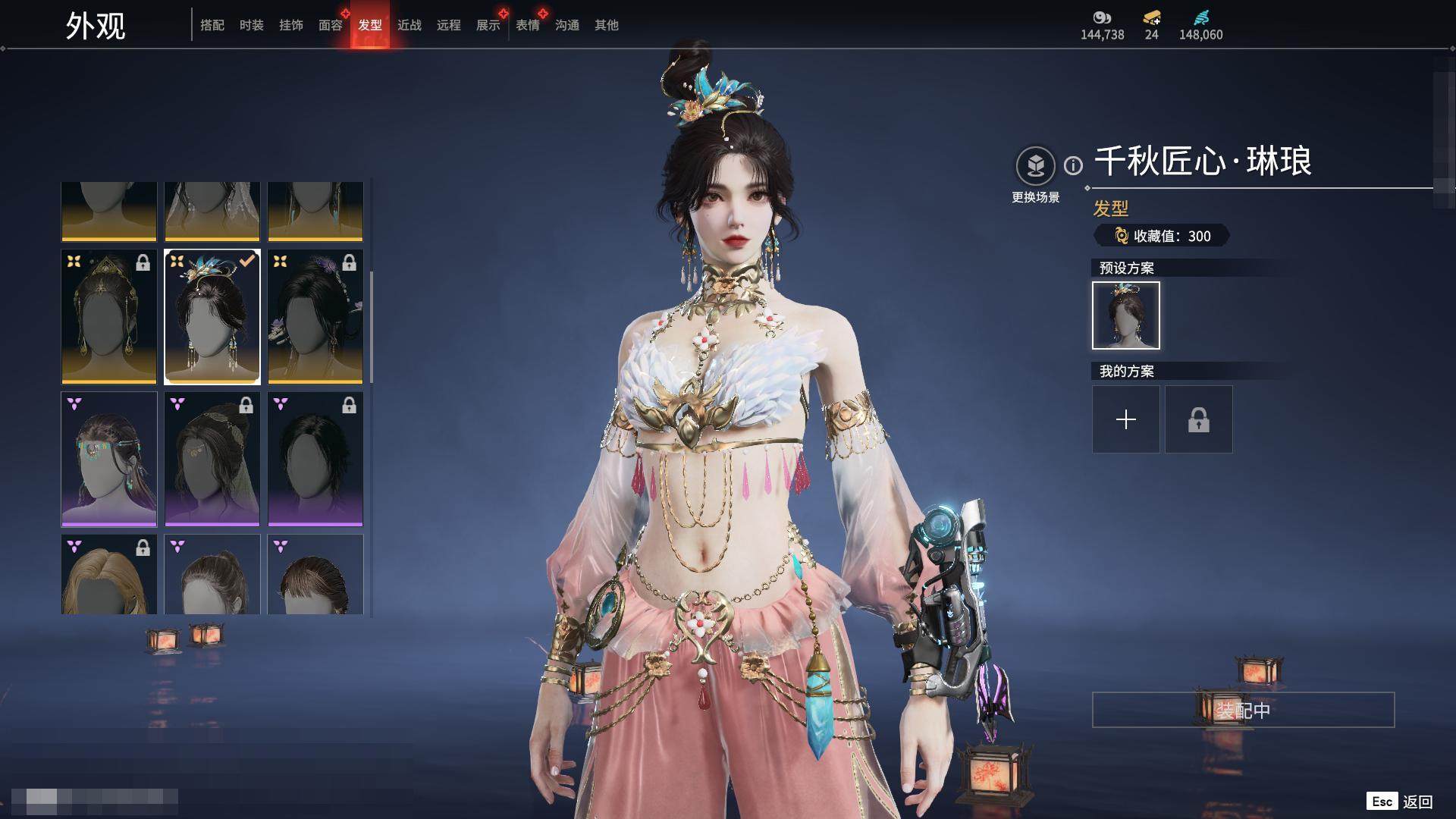Viewport: 1456px width, 819px height.
Task: Choose the locked golden crown hairstyle
Action: coord(109,317)
